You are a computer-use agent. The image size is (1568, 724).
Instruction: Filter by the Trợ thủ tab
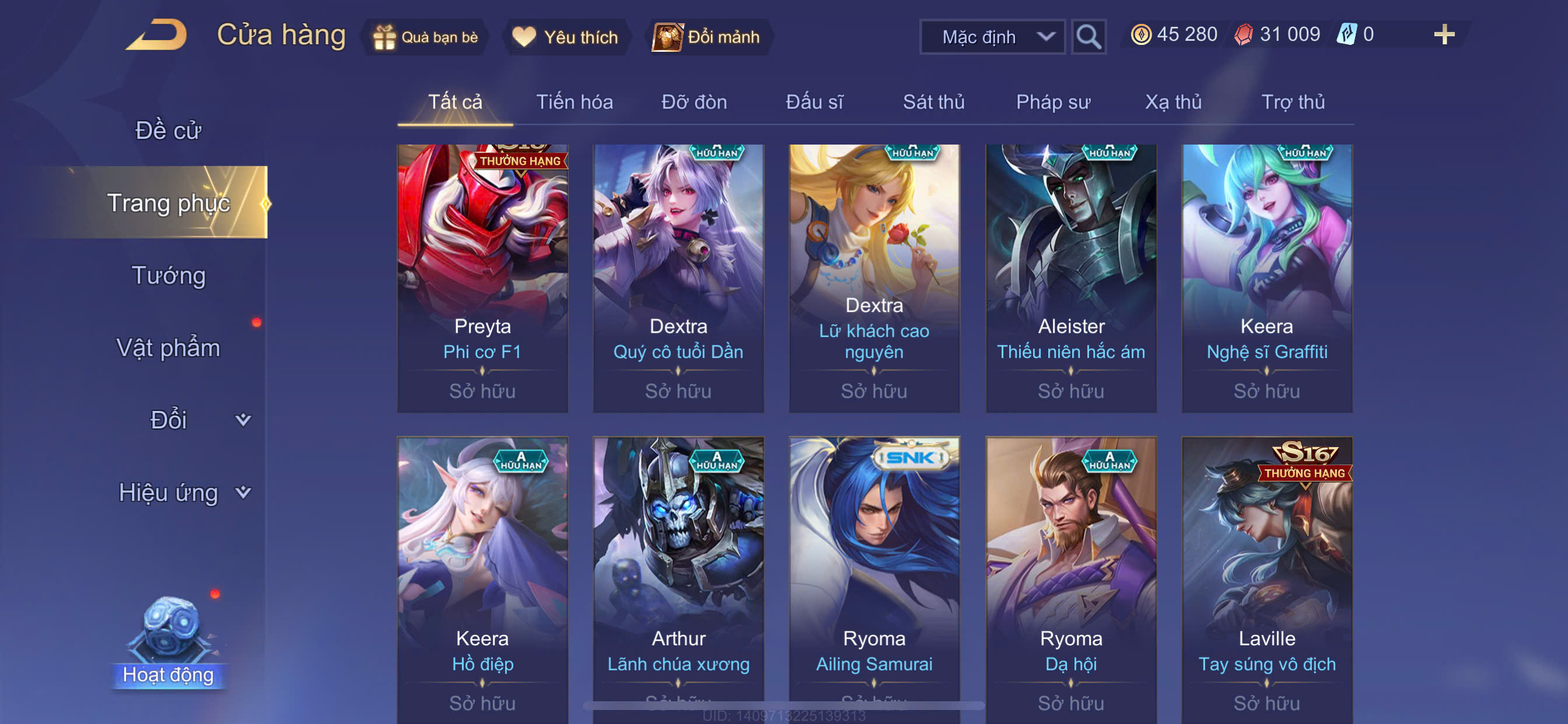[x=1292, y=102]
